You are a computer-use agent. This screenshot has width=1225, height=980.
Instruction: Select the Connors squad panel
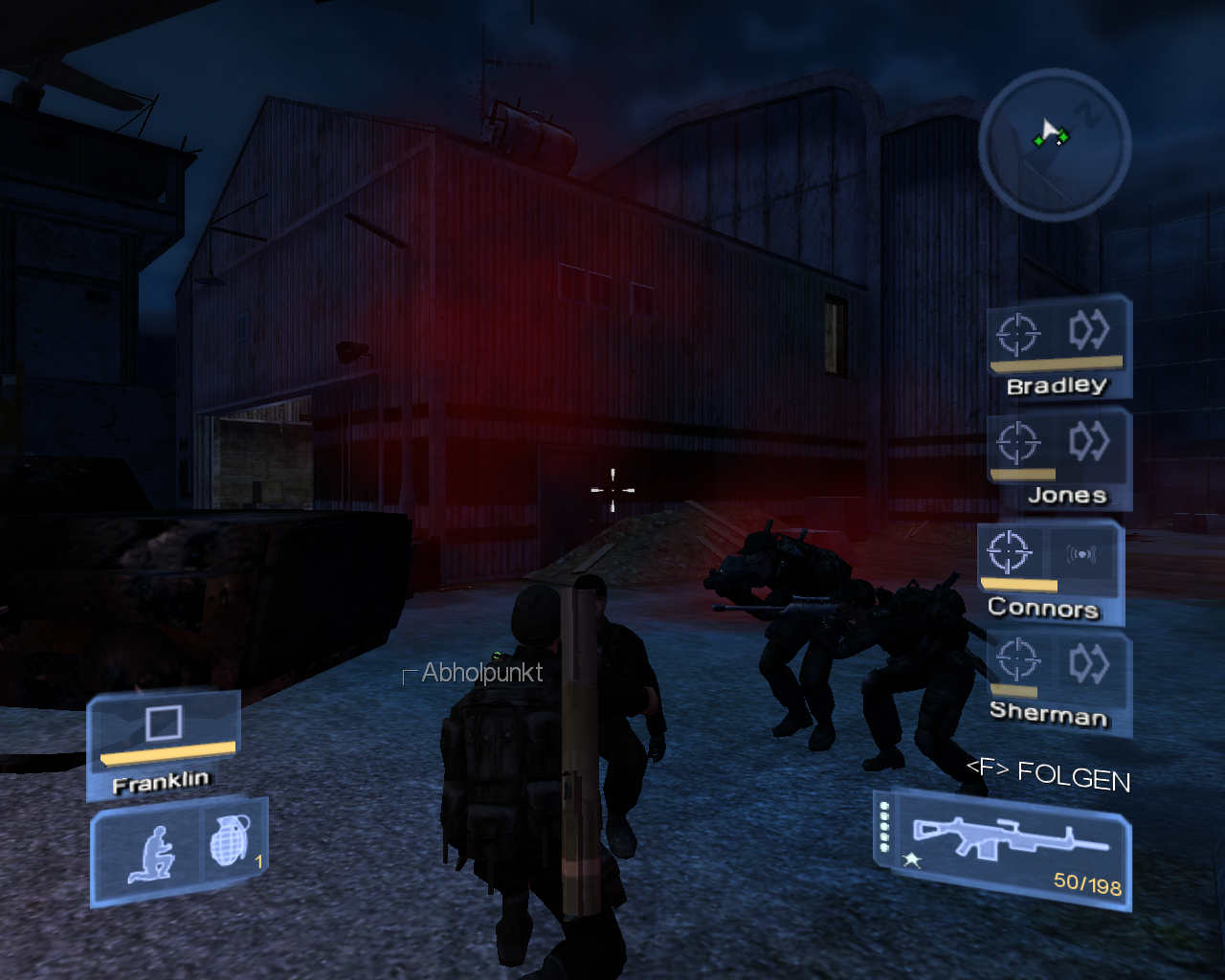point(1049,571)
